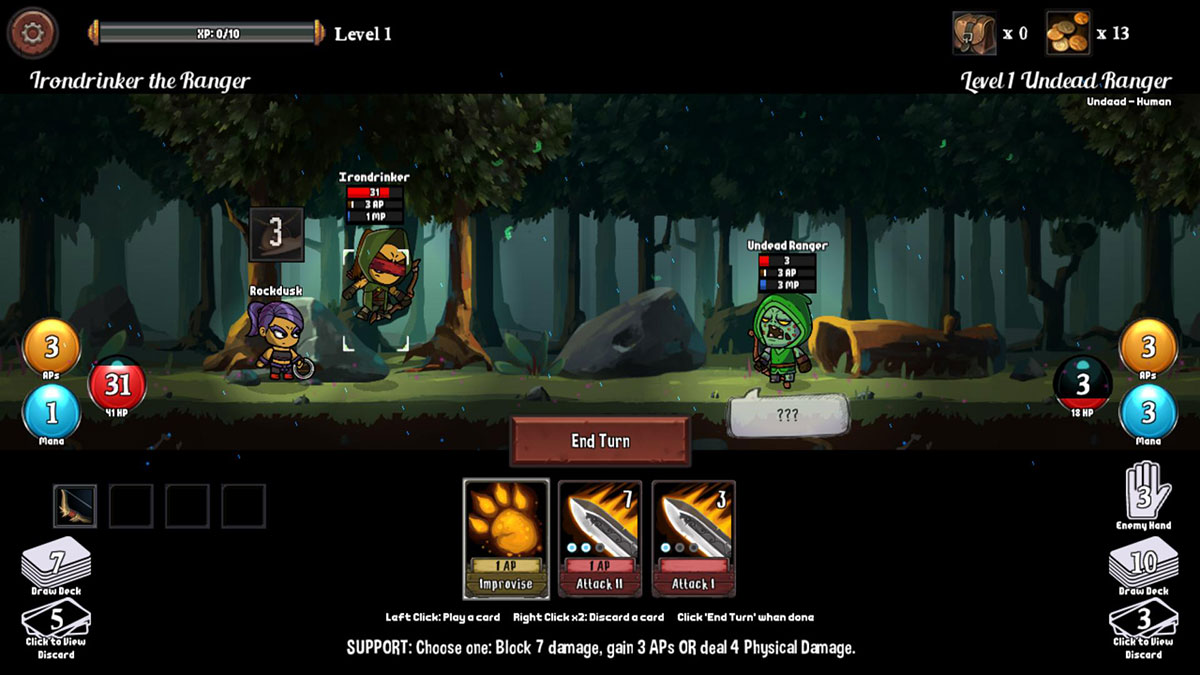
Task: Select the Attack I card
Action: (694, 539)
